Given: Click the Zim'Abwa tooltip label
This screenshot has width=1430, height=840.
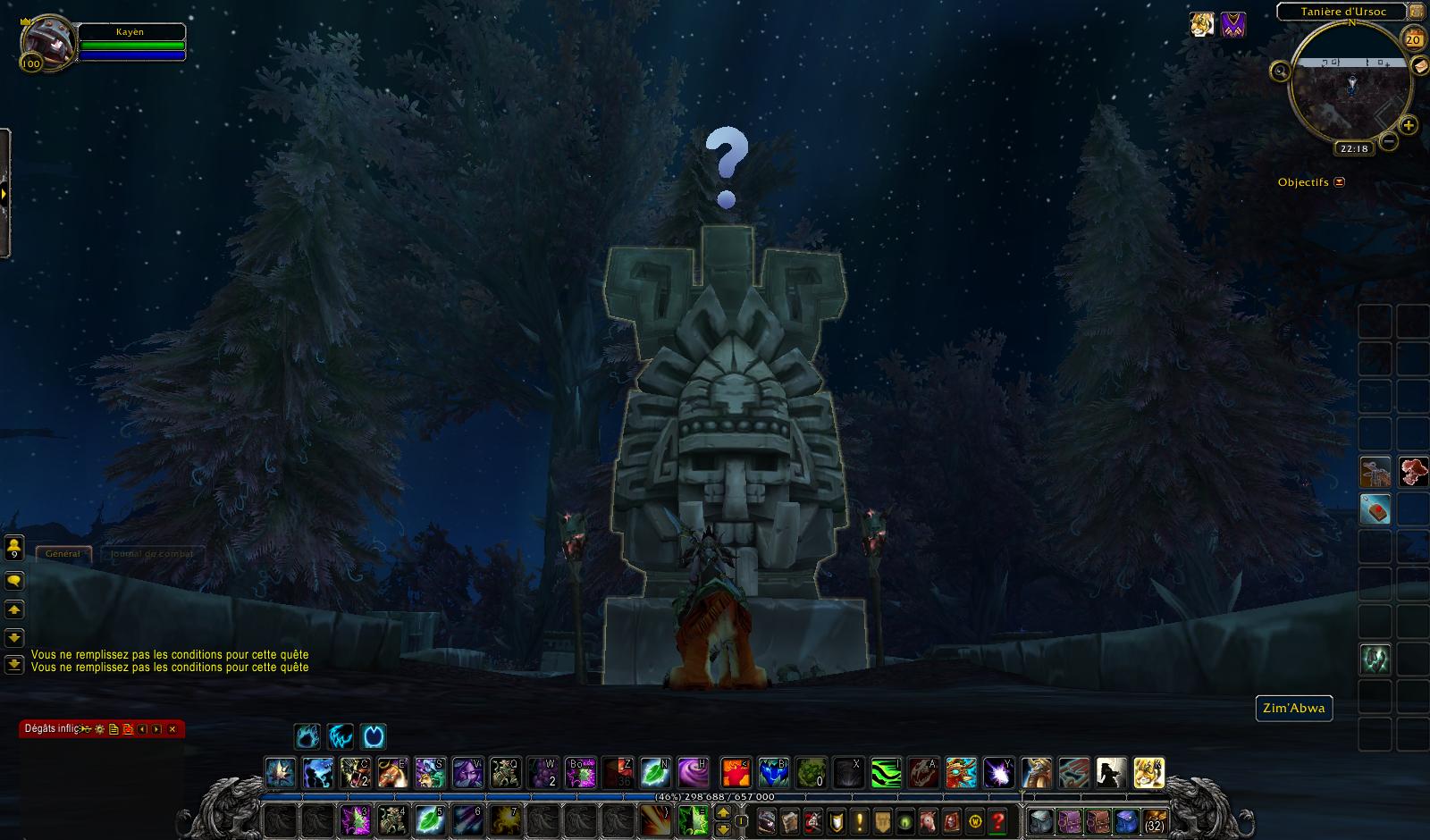Looking at the screenshot, I should point(1293,709).
